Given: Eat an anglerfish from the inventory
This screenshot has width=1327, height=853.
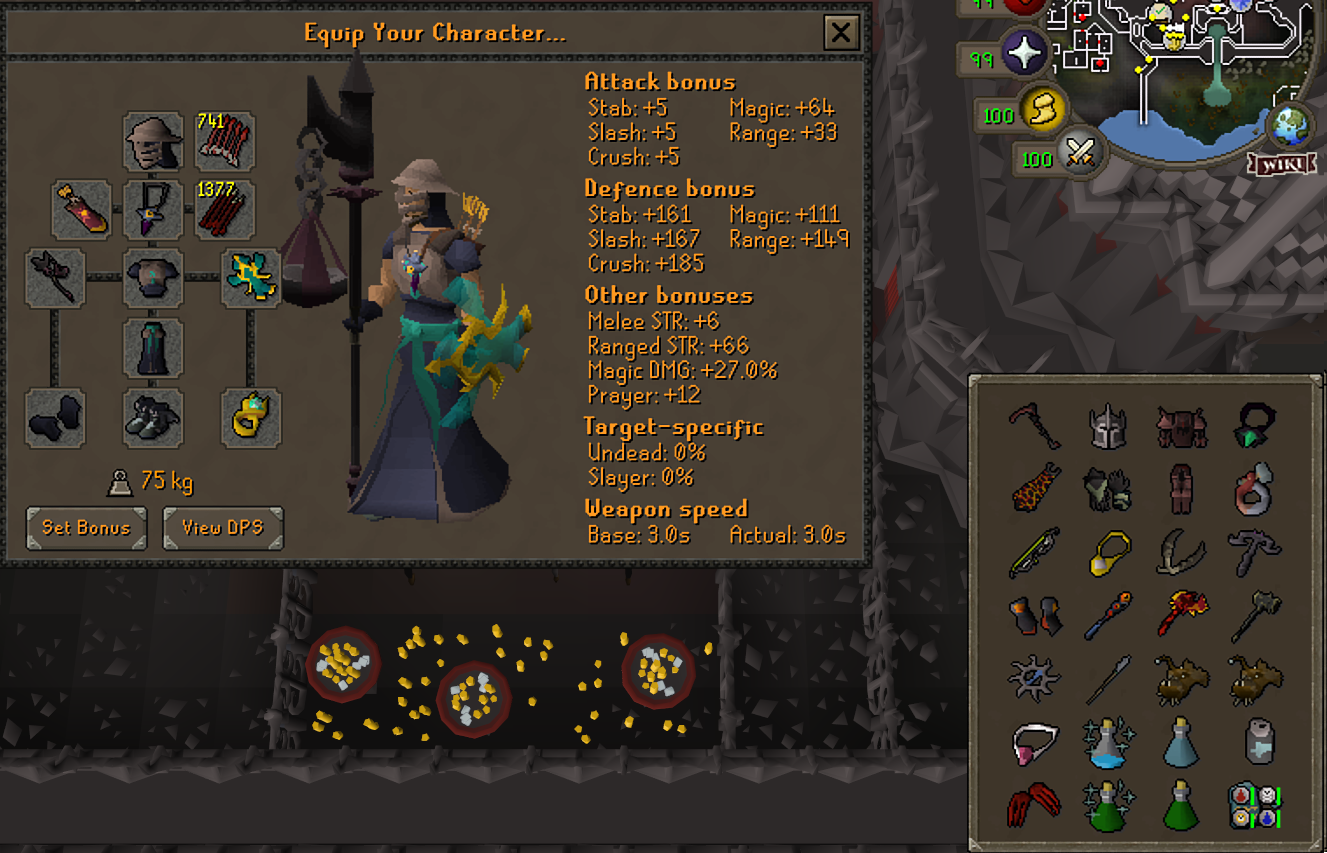Looking at the screenshot, I should (x=1183, y=677).
